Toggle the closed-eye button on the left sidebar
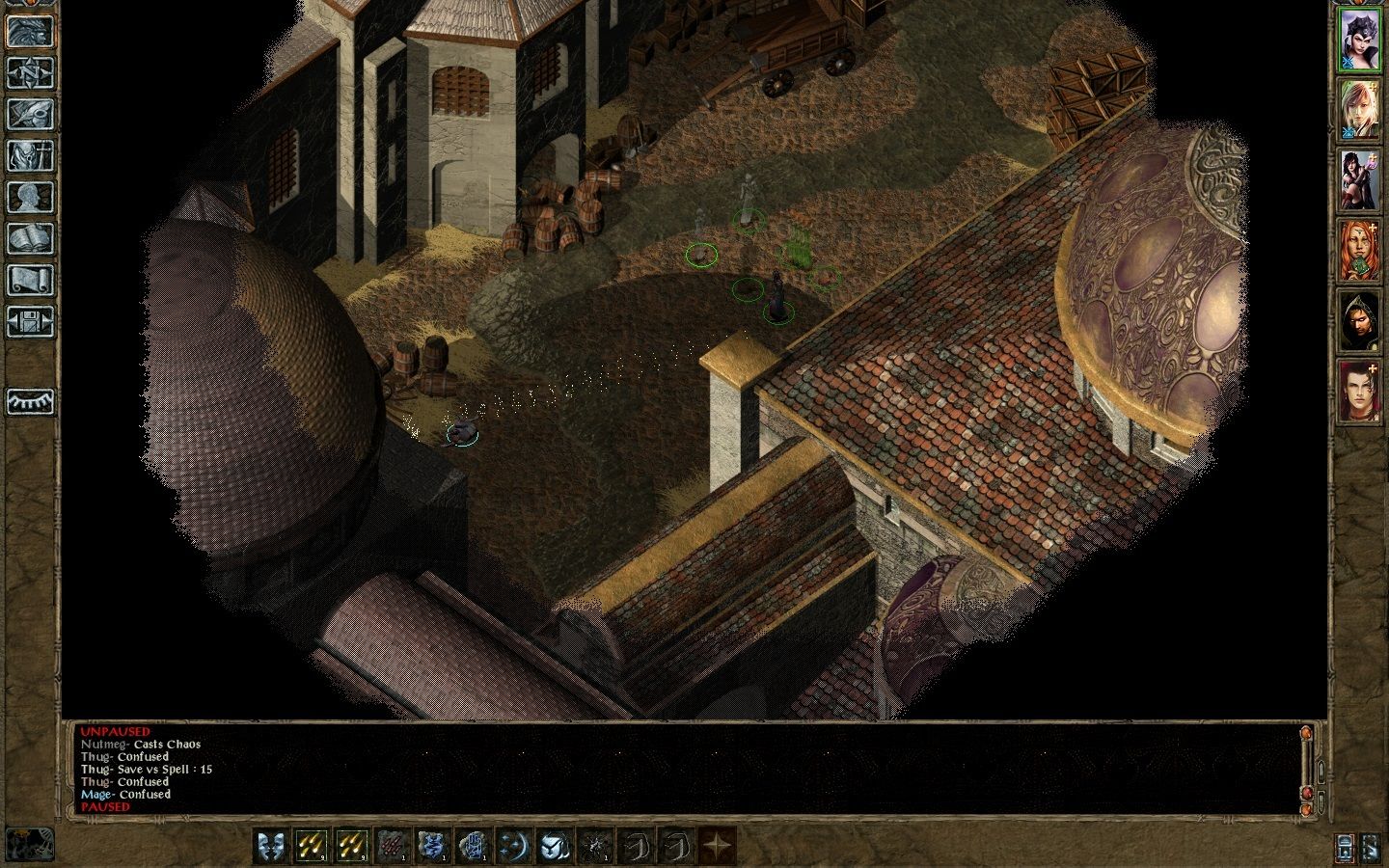 point(30,401)
